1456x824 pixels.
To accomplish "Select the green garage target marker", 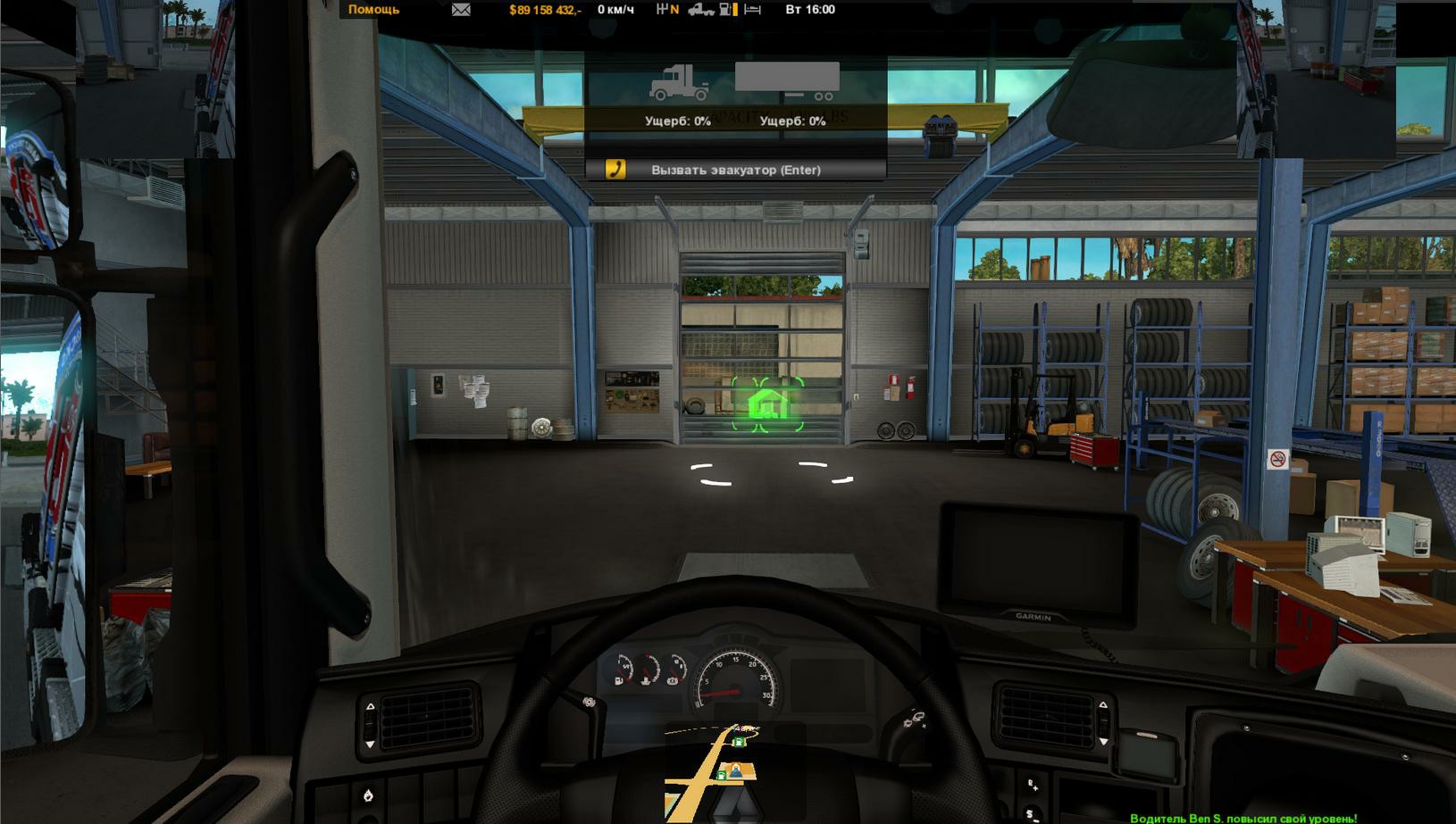I will coord(767,404).
